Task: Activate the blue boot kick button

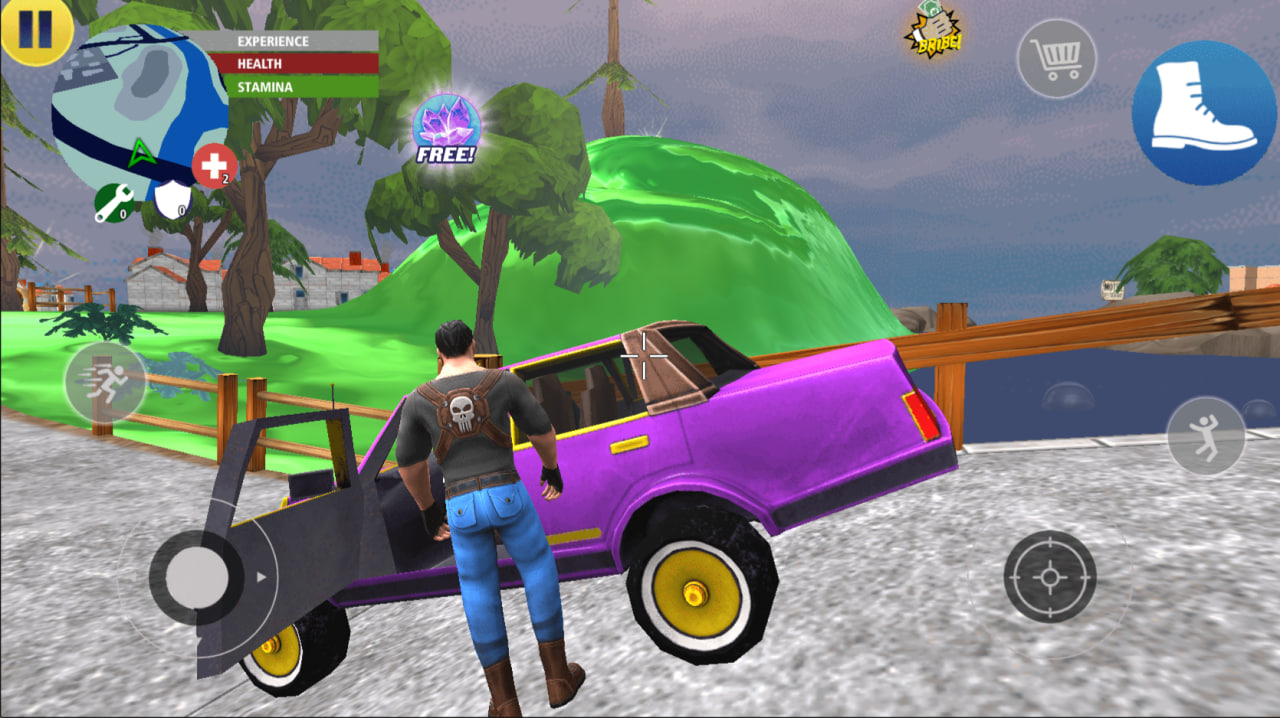Action: pyautogui.click(x=1204, y=112)
